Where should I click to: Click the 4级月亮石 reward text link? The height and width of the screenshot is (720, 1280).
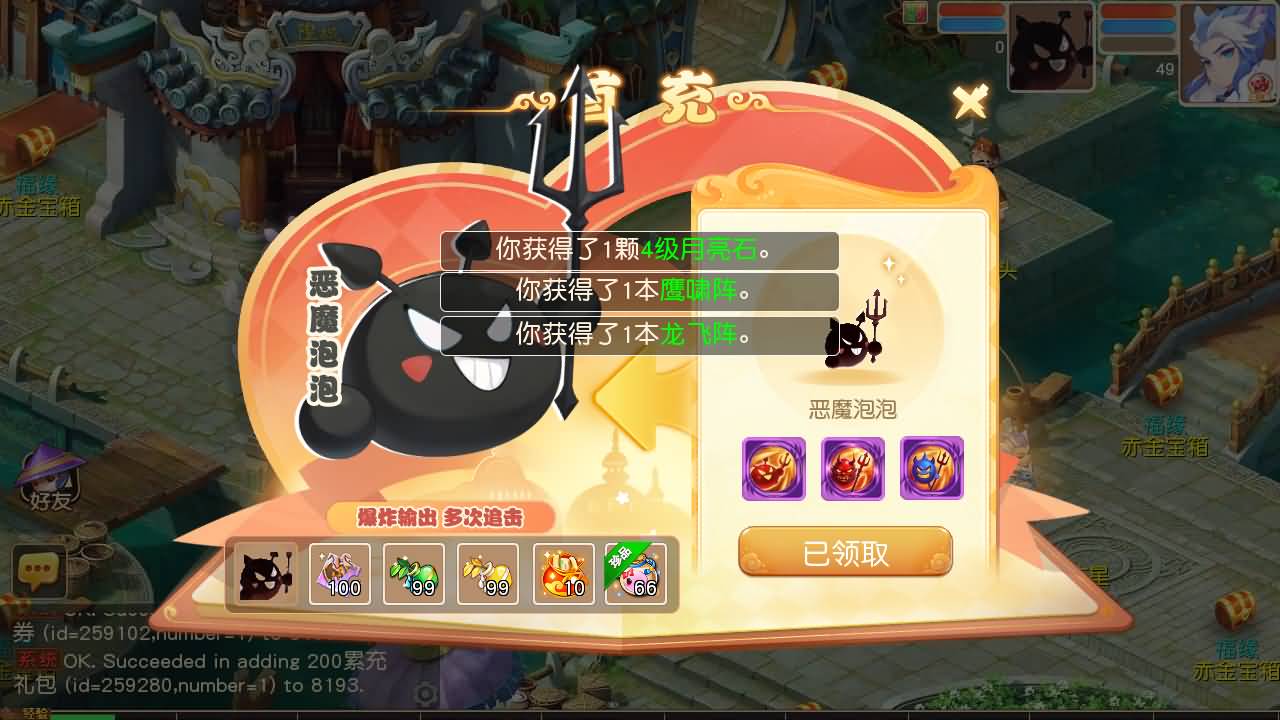pos(697,250)
